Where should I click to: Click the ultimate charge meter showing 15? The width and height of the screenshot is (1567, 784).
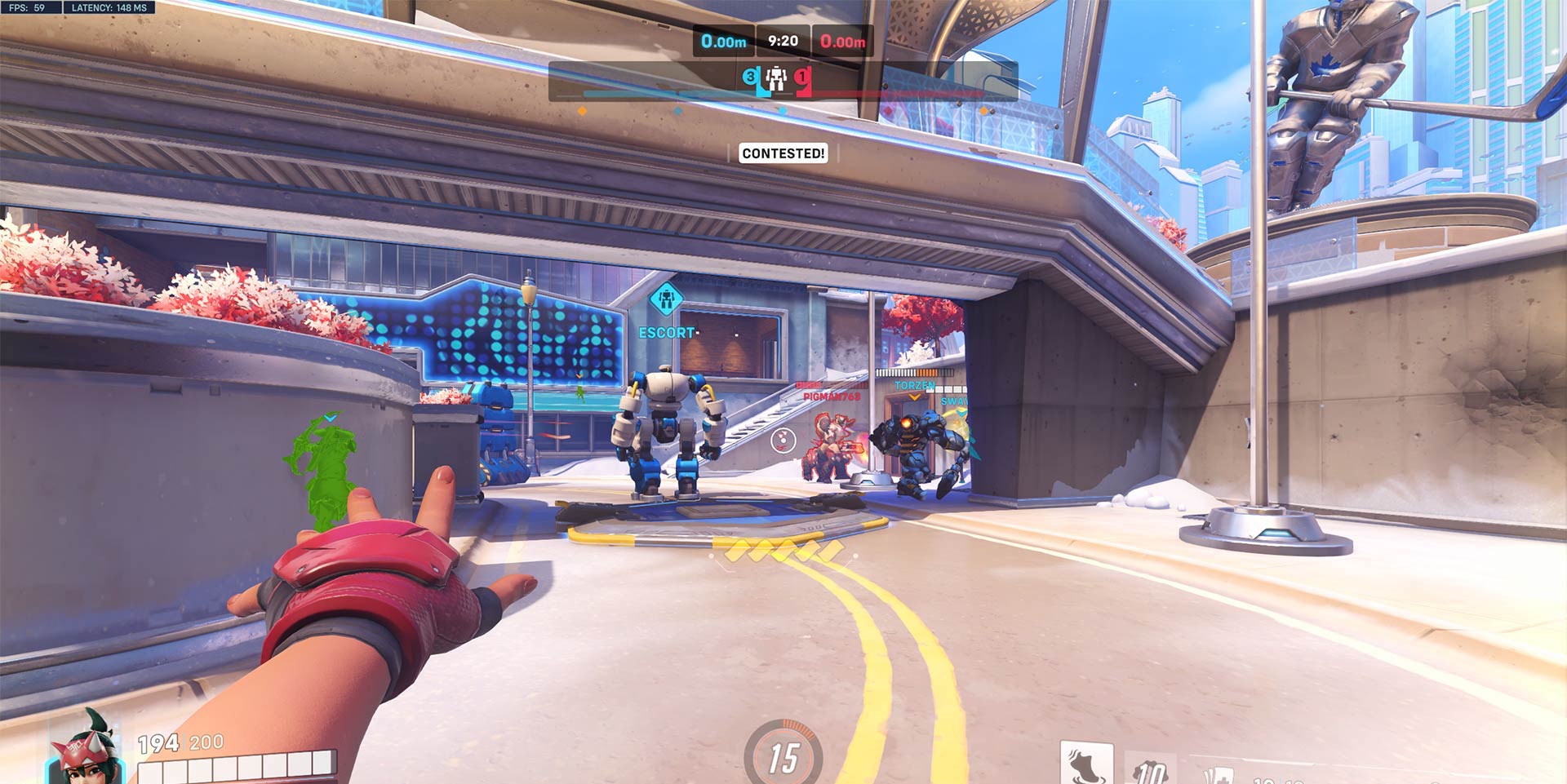click(x=783, y=756)
